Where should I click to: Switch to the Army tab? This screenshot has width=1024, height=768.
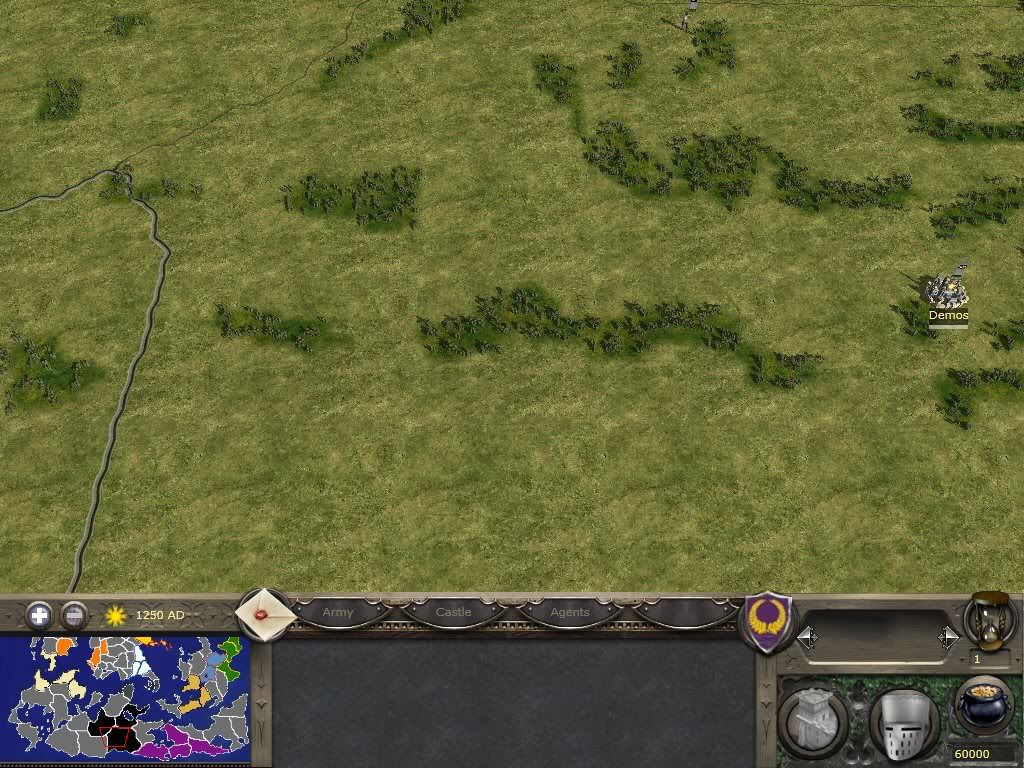338,612
